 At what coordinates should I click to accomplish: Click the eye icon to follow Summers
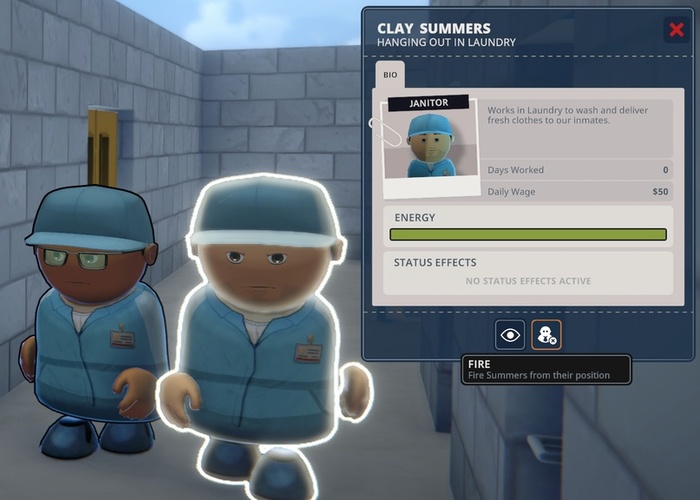click(510, 335)
